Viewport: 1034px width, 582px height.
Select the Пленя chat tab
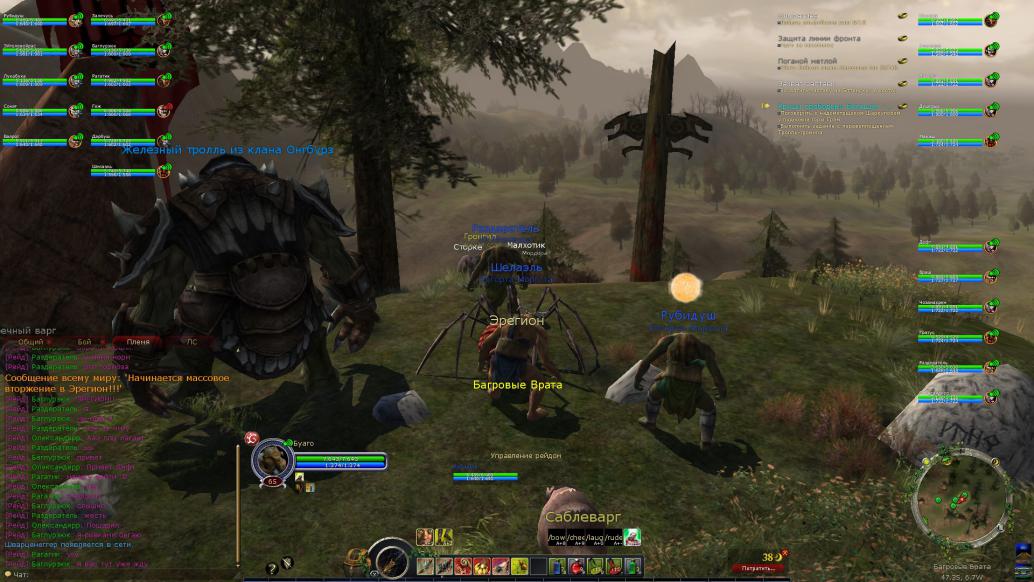(138, 342)
